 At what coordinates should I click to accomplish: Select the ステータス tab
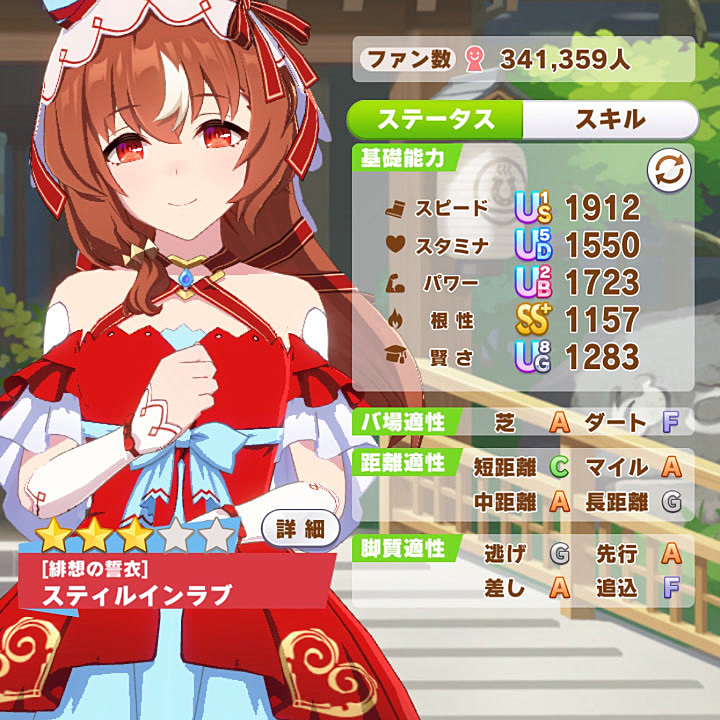(x=435, y=119)
